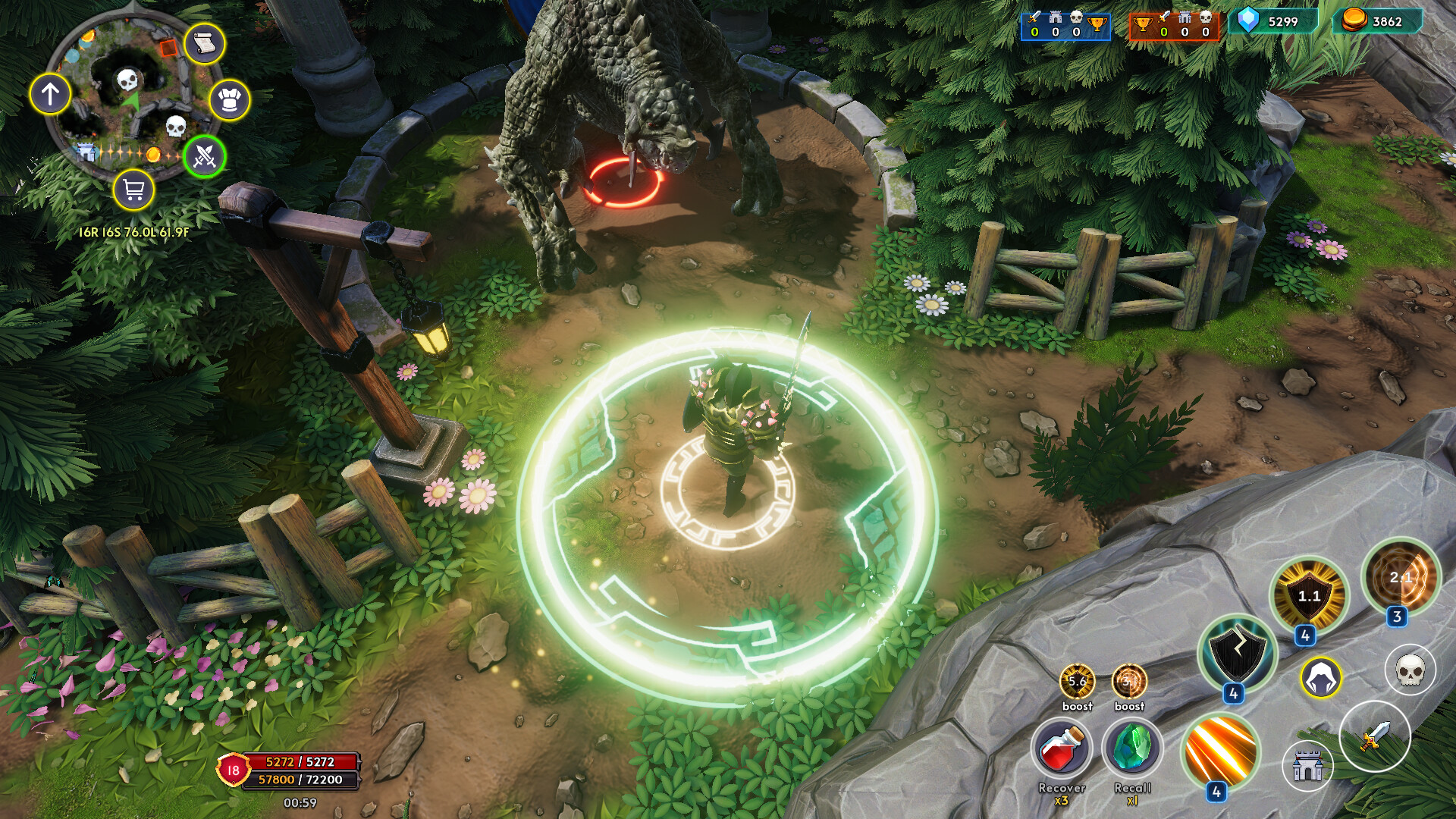This screenshot has width=1456, height=819.
Task: Open the armor equipment button
Action: click(x=229, y=100)
